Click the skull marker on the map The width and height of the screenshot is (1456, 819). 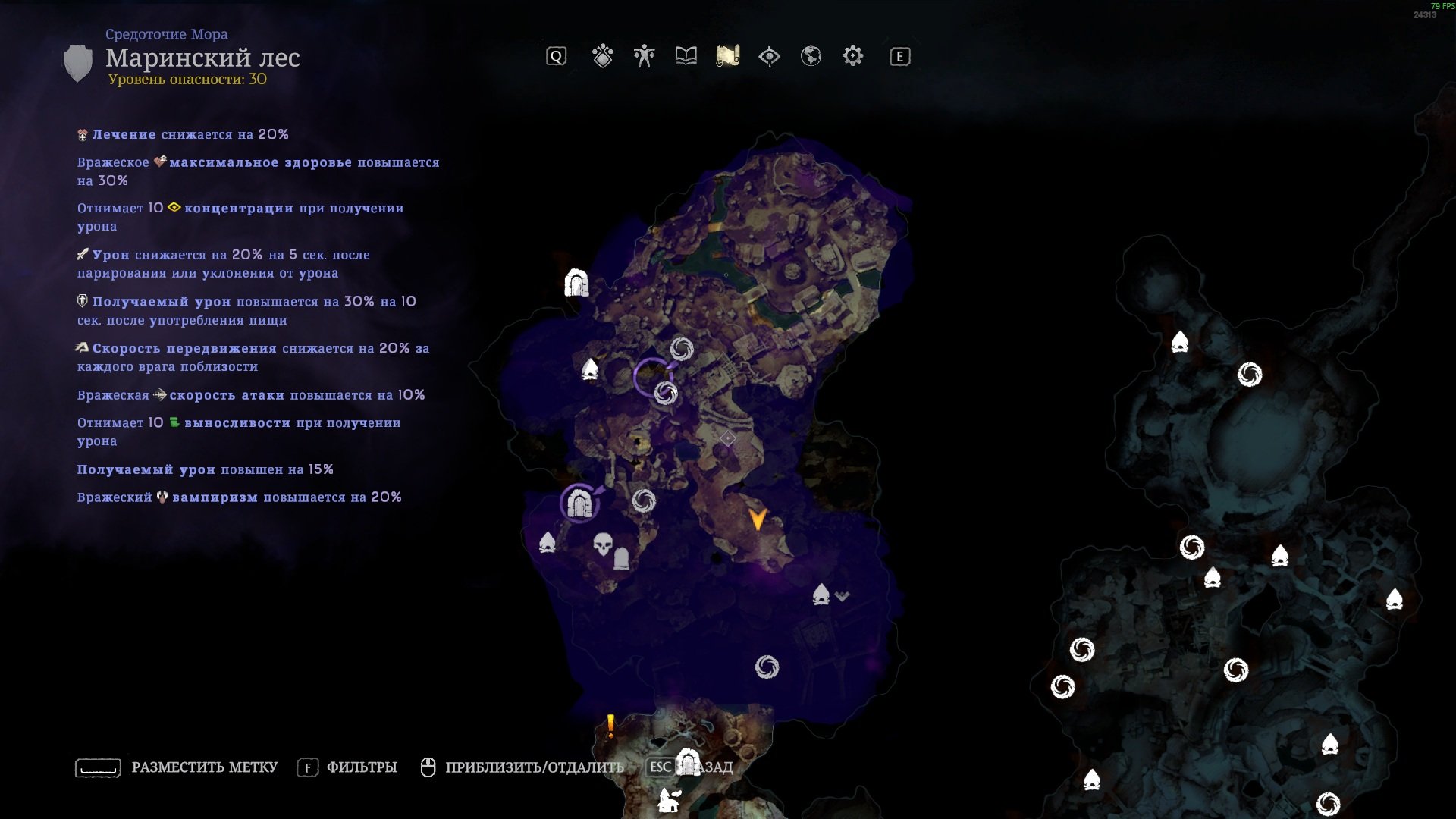click(x=603, y=544)
